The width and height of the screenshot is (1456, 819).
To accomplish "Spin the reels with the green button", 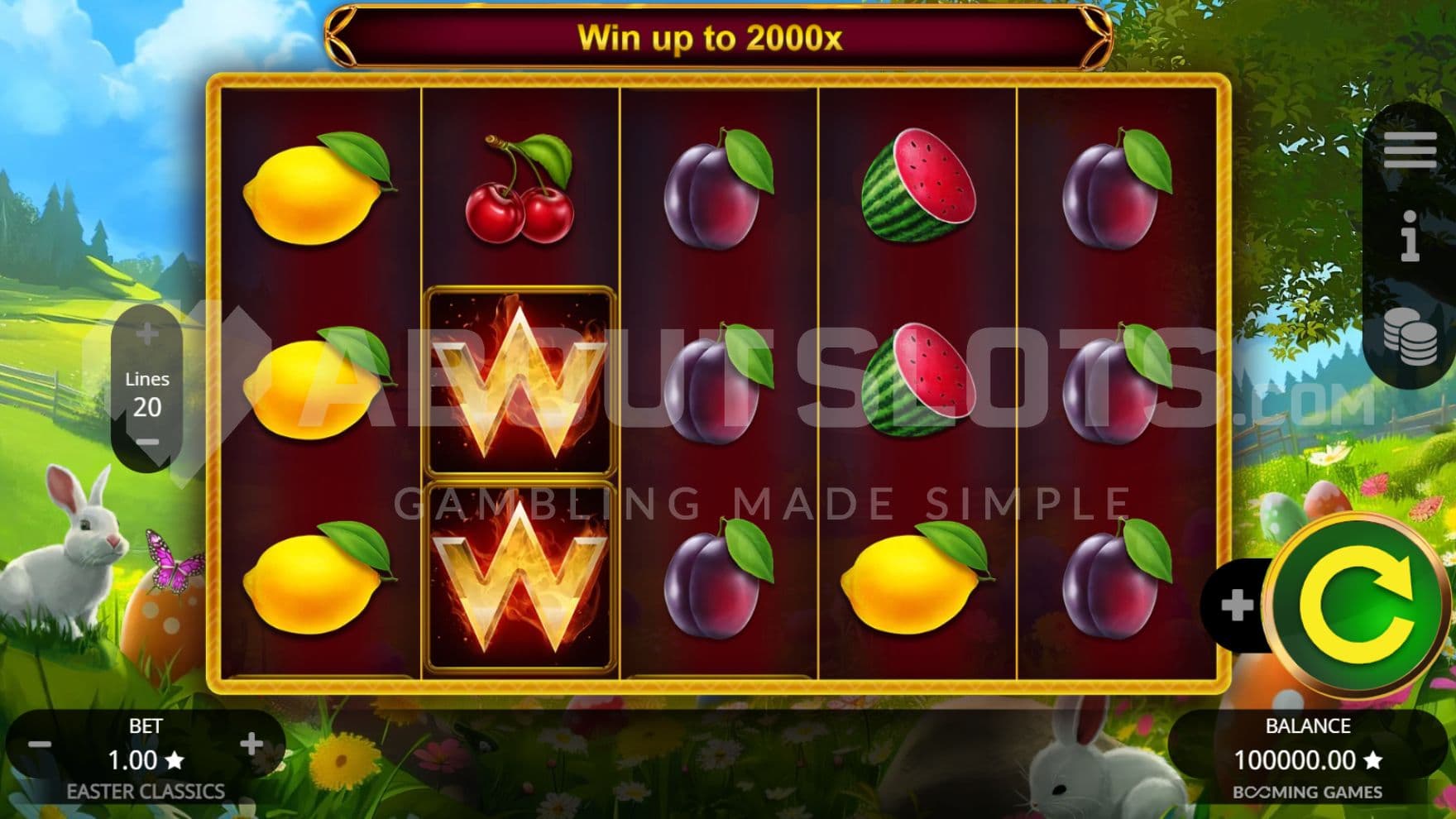I will (x=1356, y=606).
